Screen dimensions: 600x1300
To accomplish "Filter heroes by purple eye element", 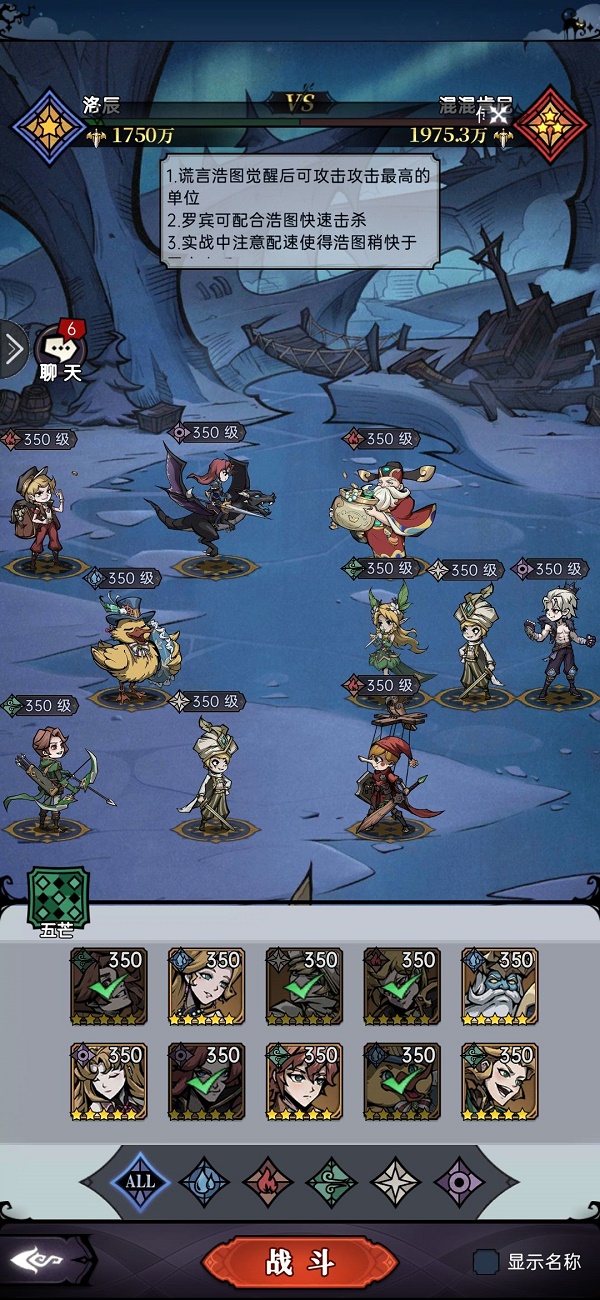I will 459,1181.
